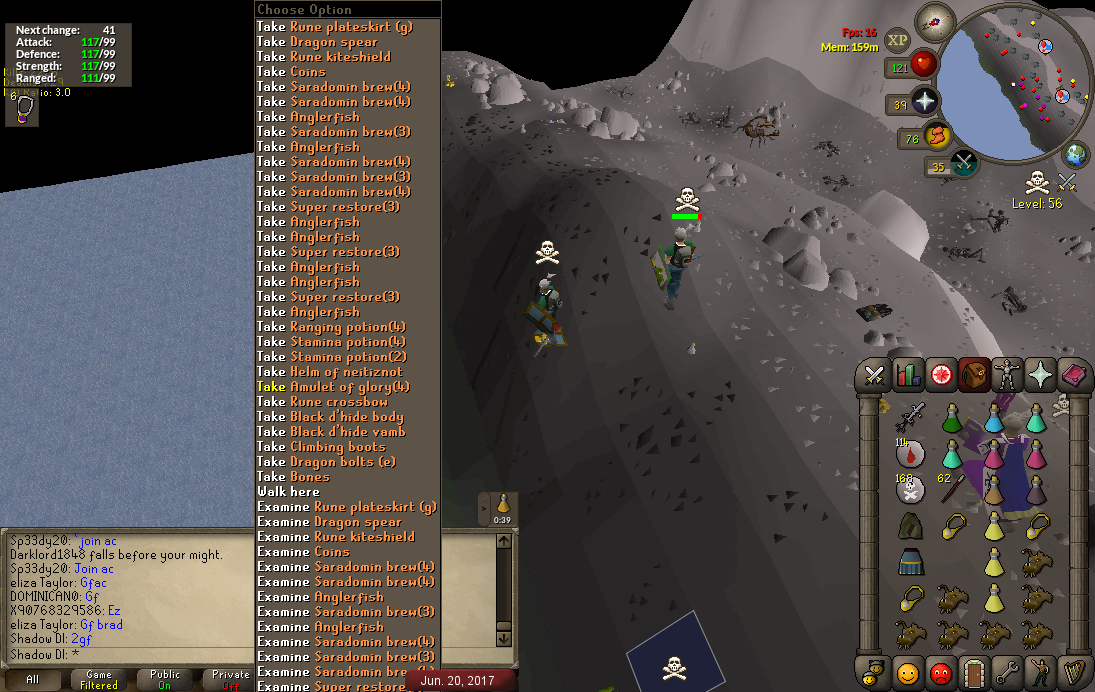Image resolution: width=1095 pixels, height=692 pixels.
Task: Toggle the XP drops orb
Action: pos(897,39)
